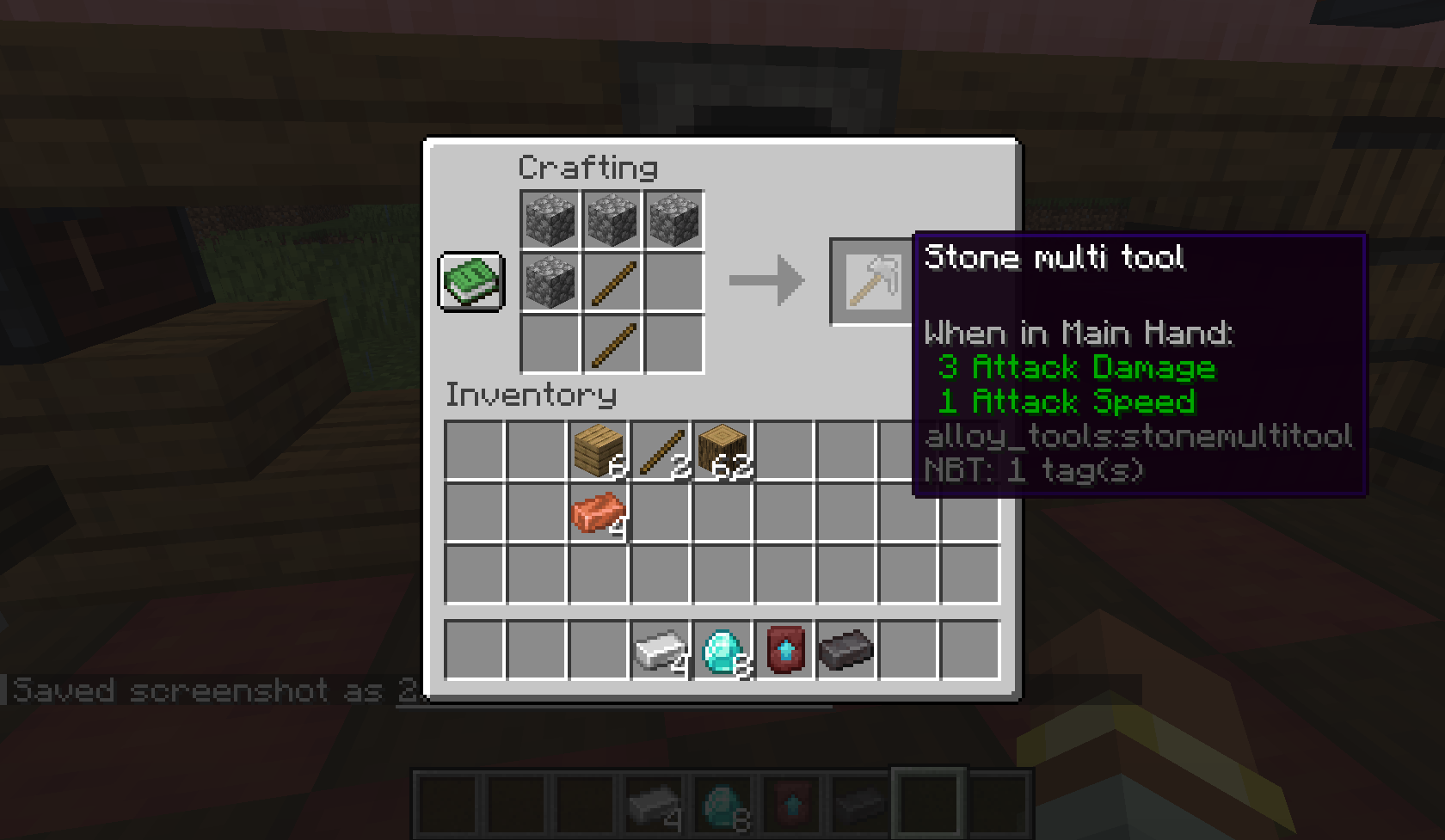Click an empty slot in the second inventory row
Viewport: 1445px width, 840px height.
pyautogui.click(x=473, y=514)
